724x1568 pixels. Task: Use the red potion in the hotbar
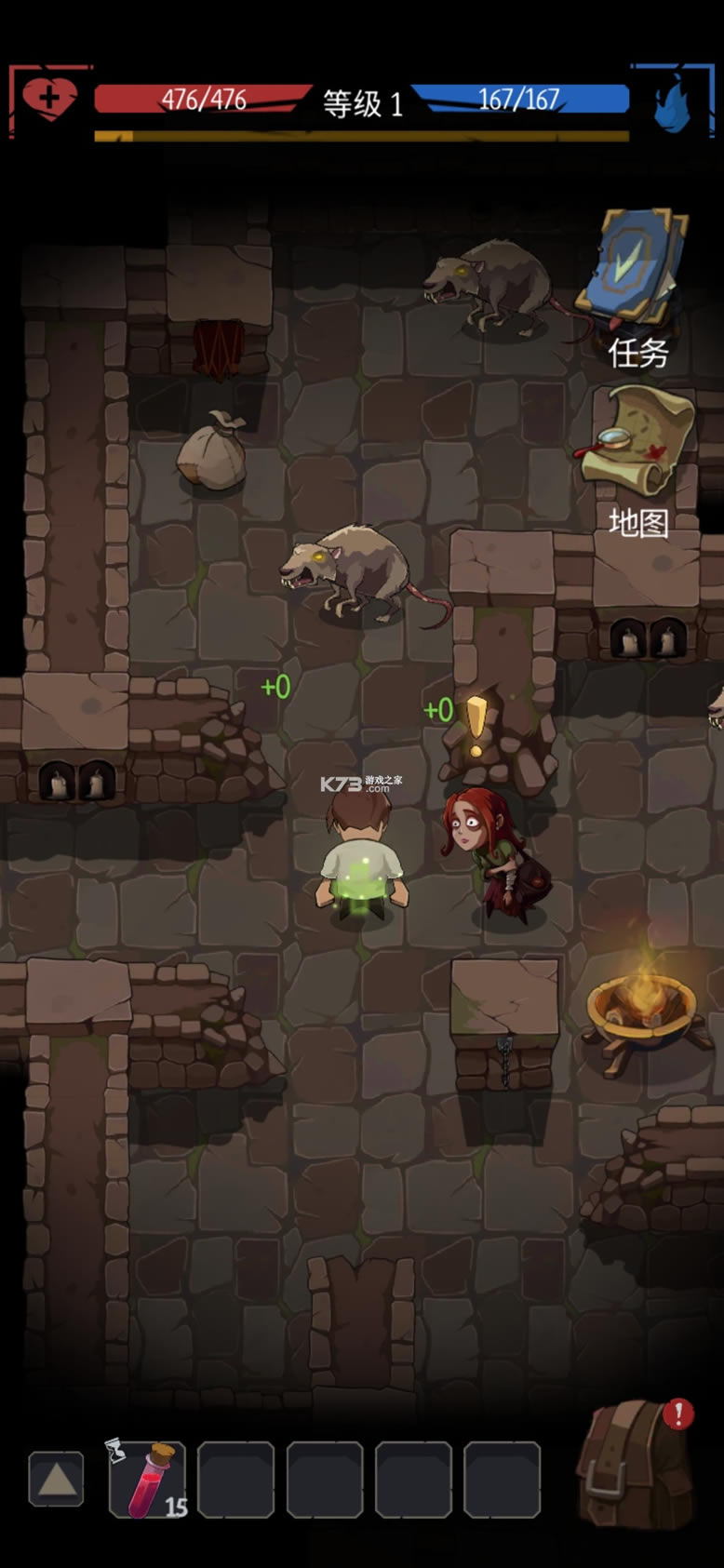147,1479
